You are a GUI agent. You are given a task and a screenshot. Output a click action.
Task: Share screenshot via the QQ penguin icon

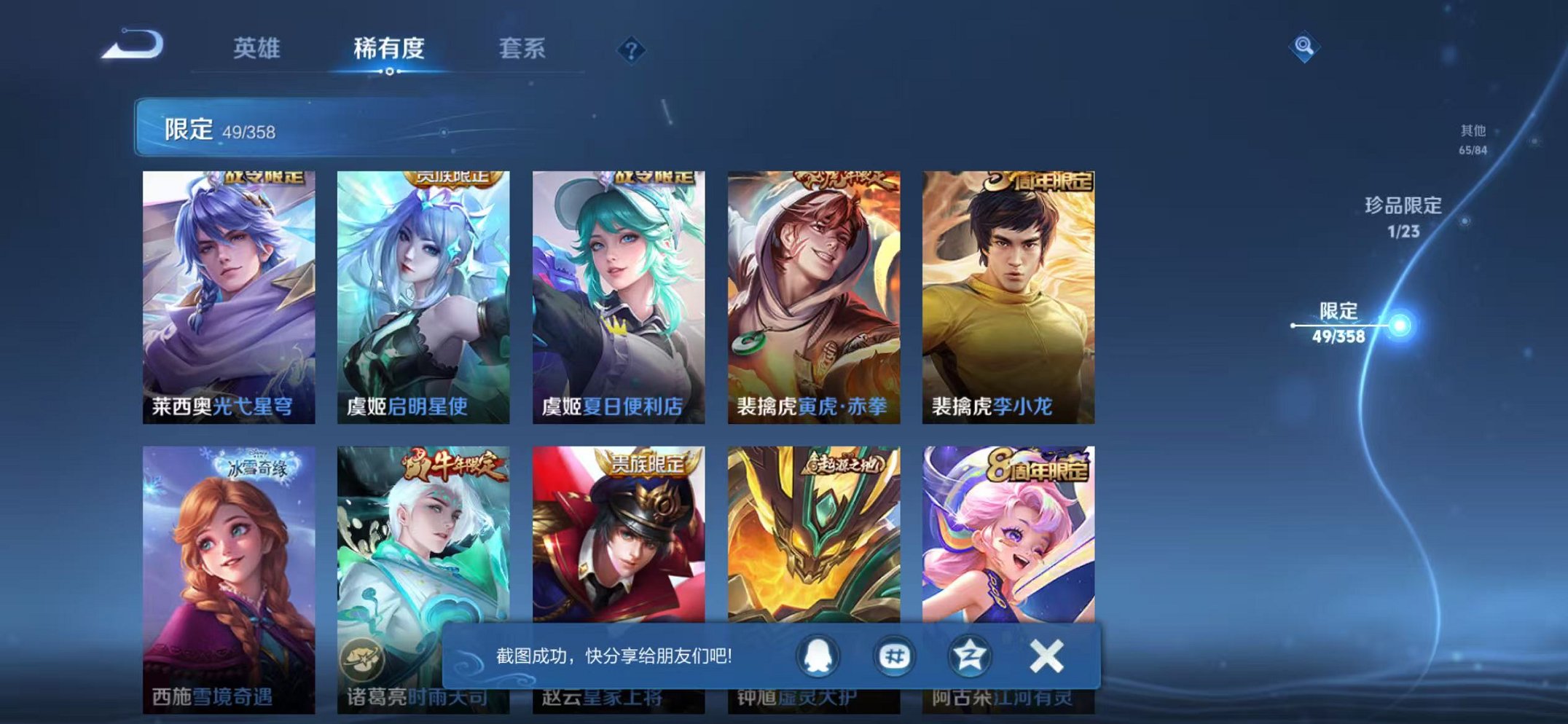816,656
